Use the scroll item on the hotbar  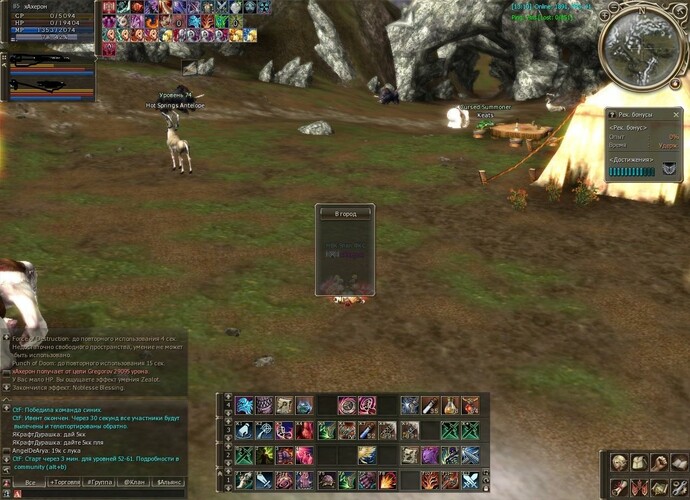[285, 405]
